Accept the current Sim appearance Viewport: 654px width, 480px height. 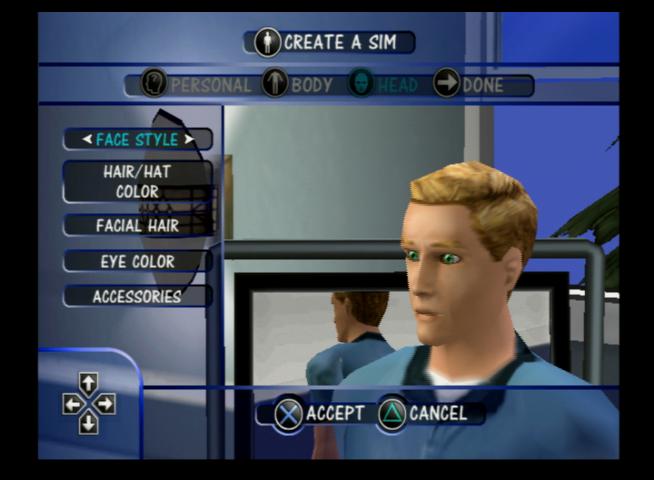point(320,413)
